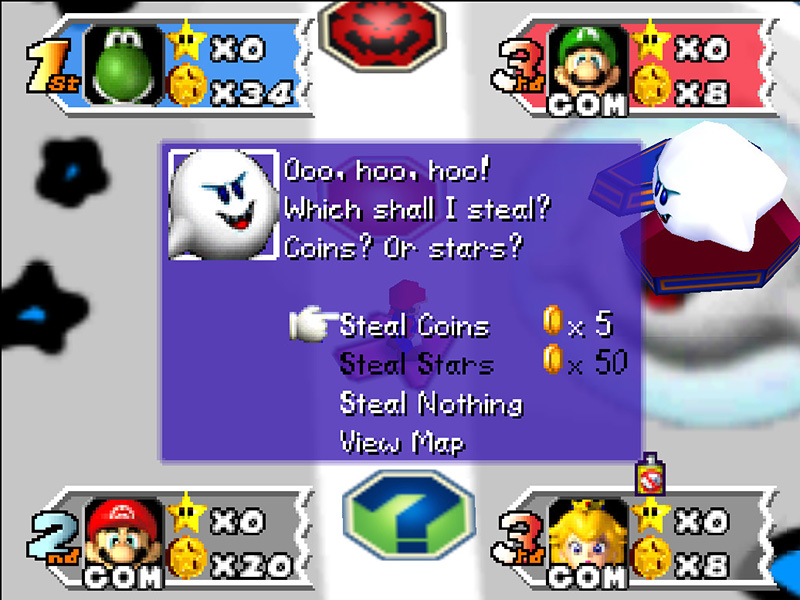Choose Steal Coins option

415,326
